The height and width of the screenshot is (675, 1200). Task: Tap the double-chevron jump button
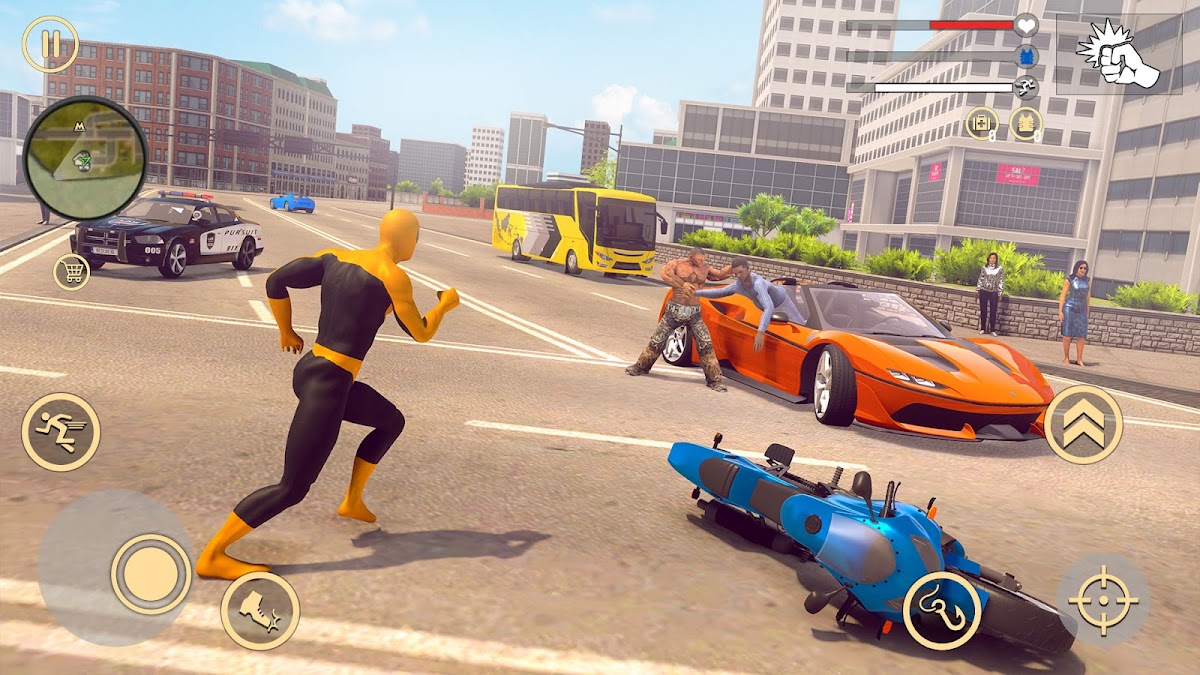pos(1083,424)
